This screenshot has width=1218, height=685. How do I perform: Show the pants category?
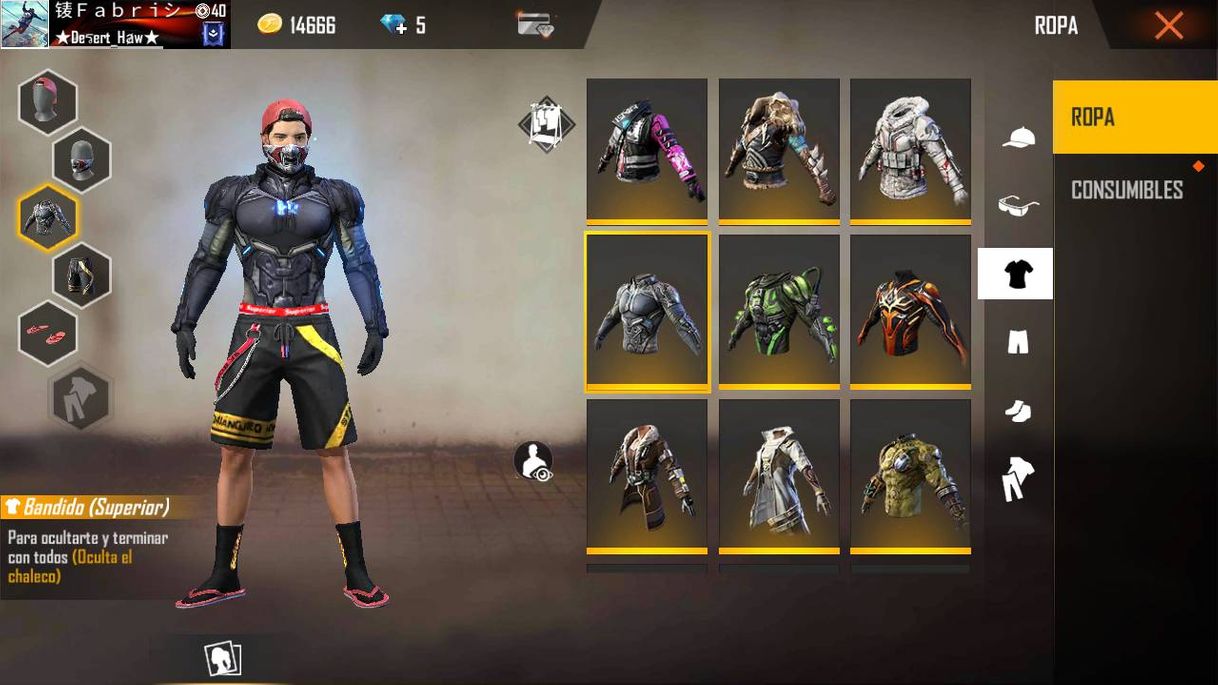click(x=1017, y=343)
